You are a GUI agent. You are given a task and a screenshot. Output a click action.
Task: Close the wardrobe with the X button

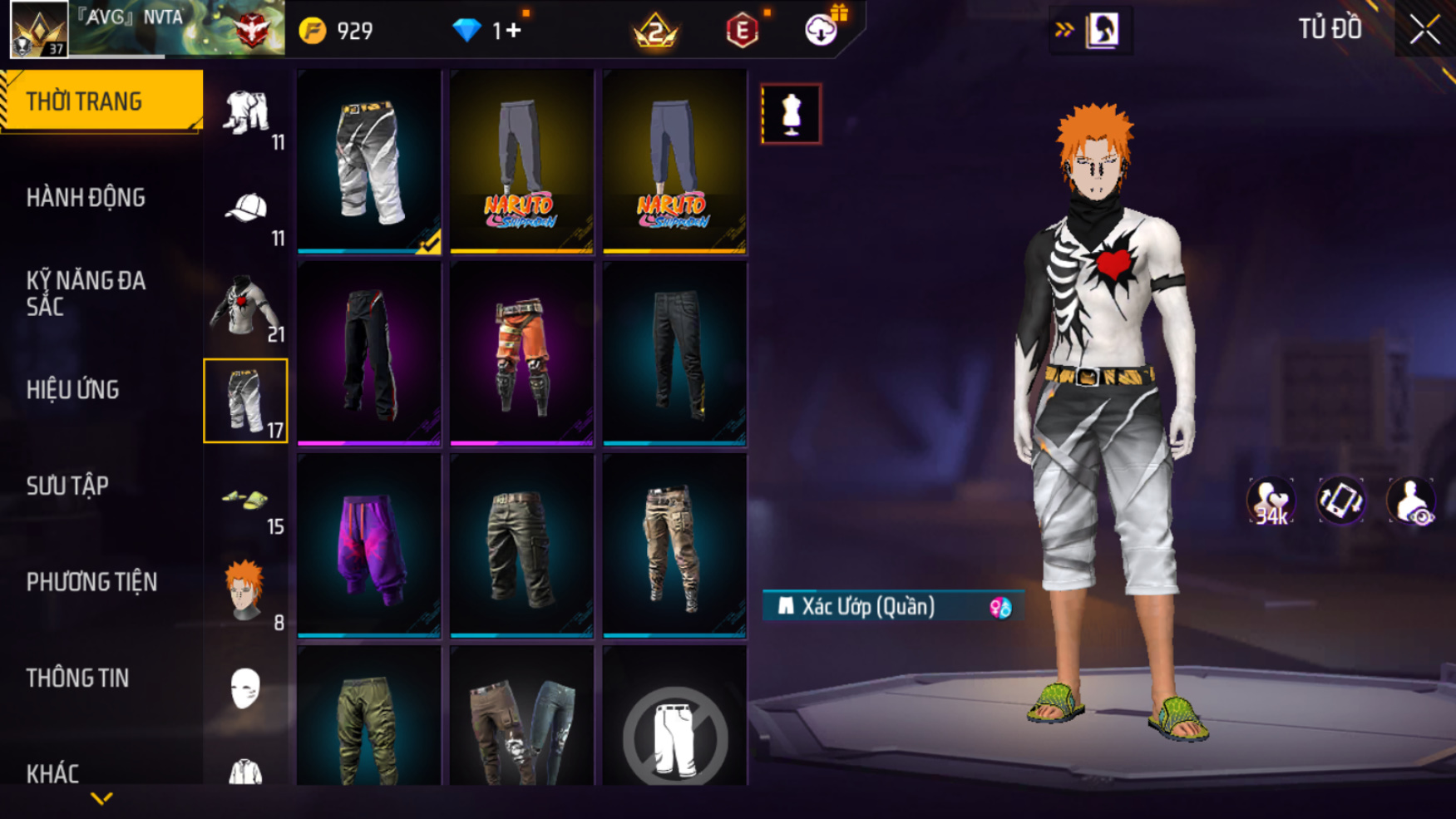(1424, 30)
